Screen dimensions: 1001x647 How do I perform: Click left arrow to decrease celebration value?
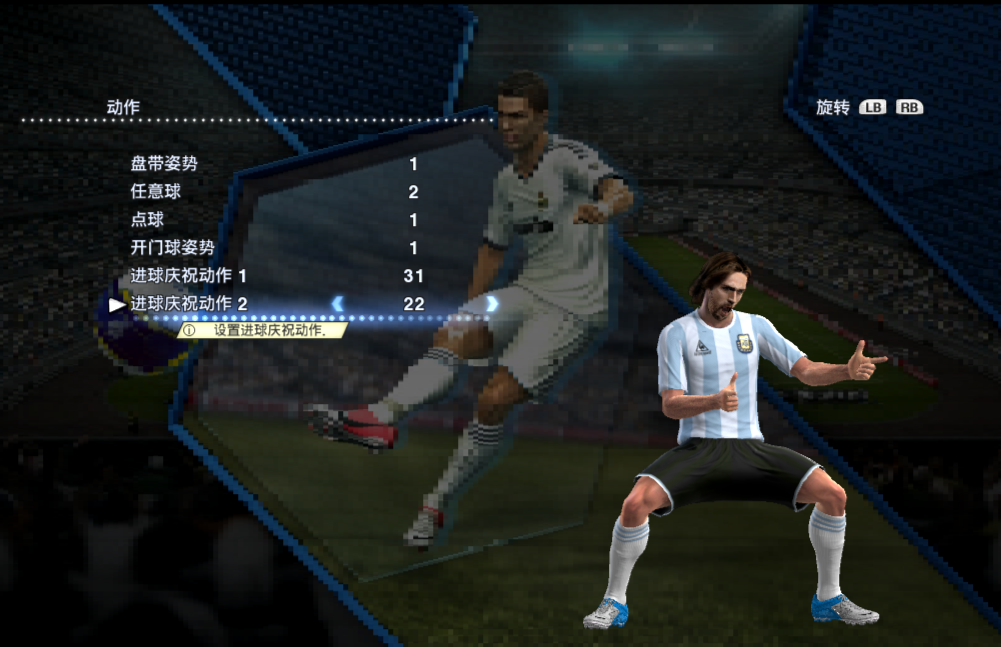[x=338, y=304]
